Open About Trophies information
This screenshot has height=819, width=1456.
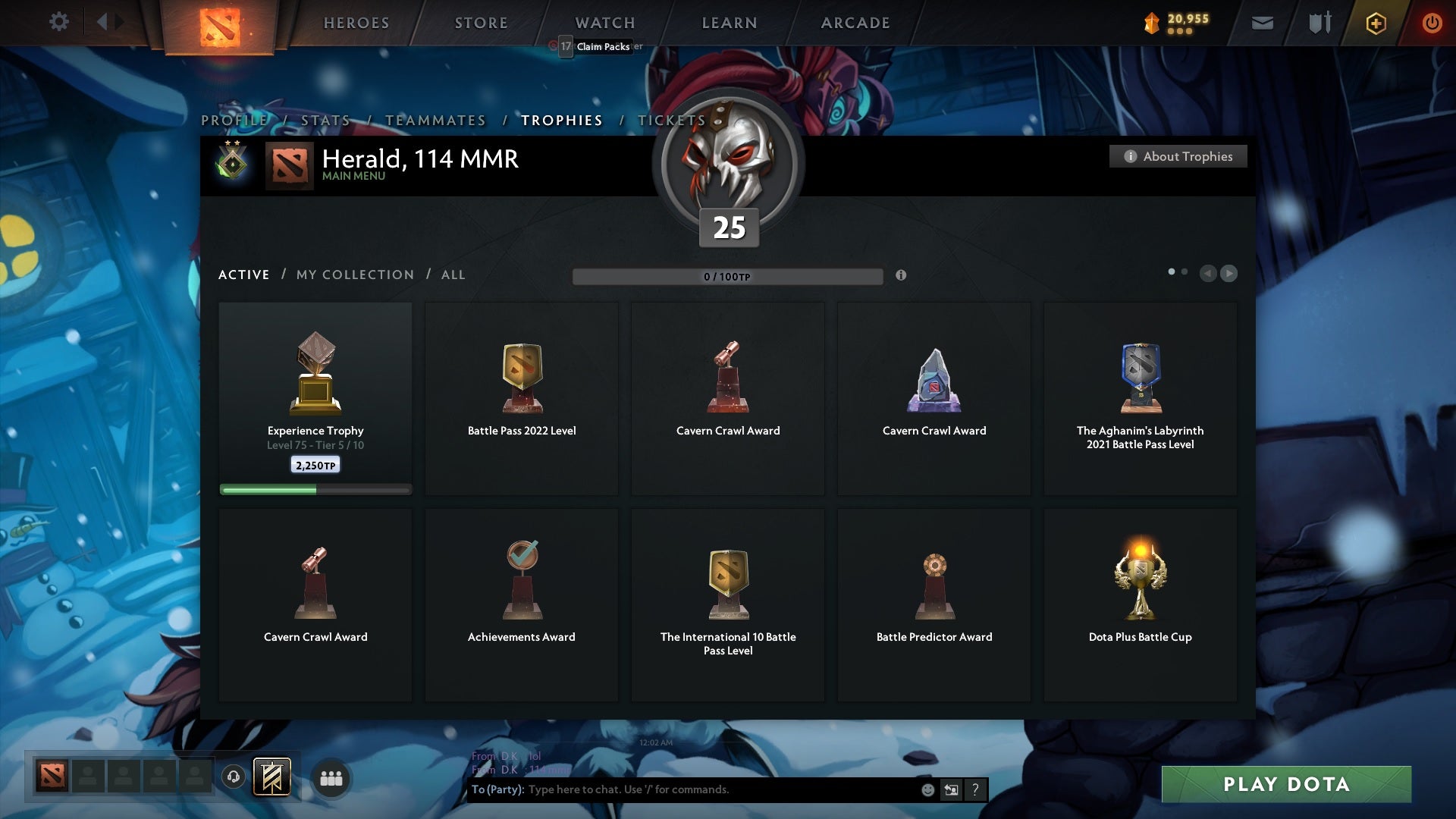point(1178,156)
